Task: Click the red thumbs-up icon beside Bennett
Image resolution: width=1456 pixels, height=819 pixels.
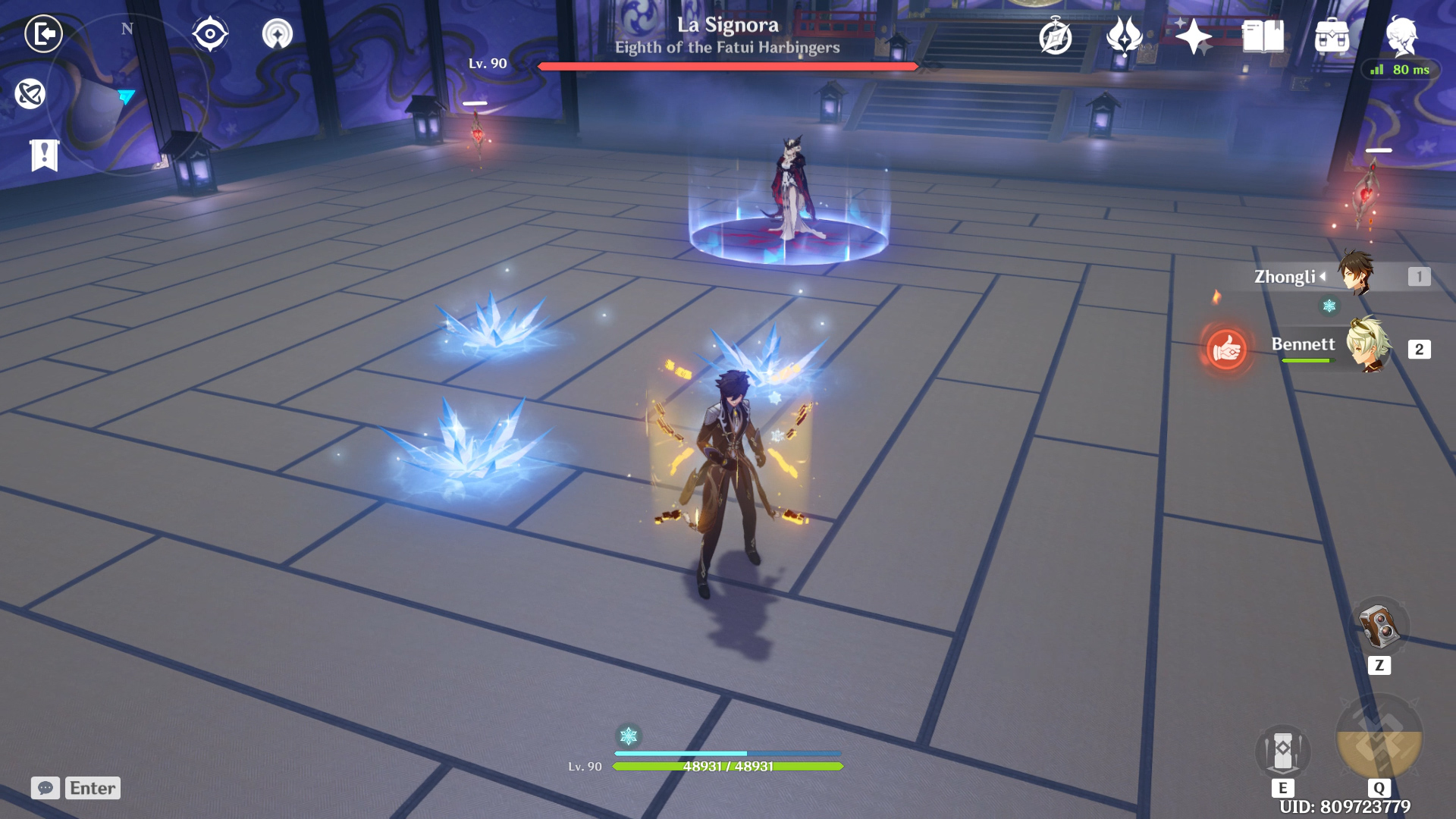Action: [x=1226, y=350]
